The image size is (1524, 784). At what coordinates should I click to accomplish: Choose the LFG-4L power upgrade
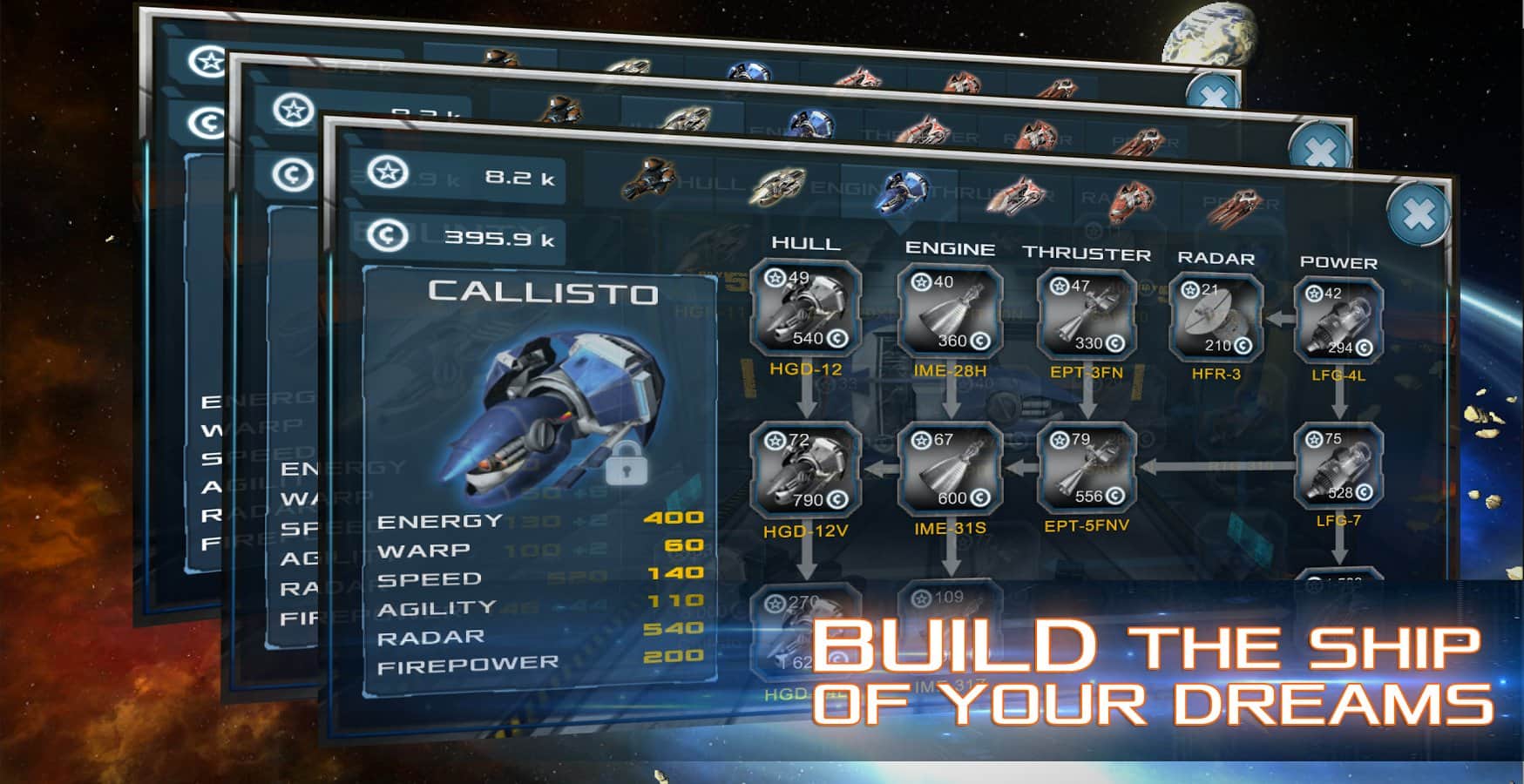[1338, 321]
